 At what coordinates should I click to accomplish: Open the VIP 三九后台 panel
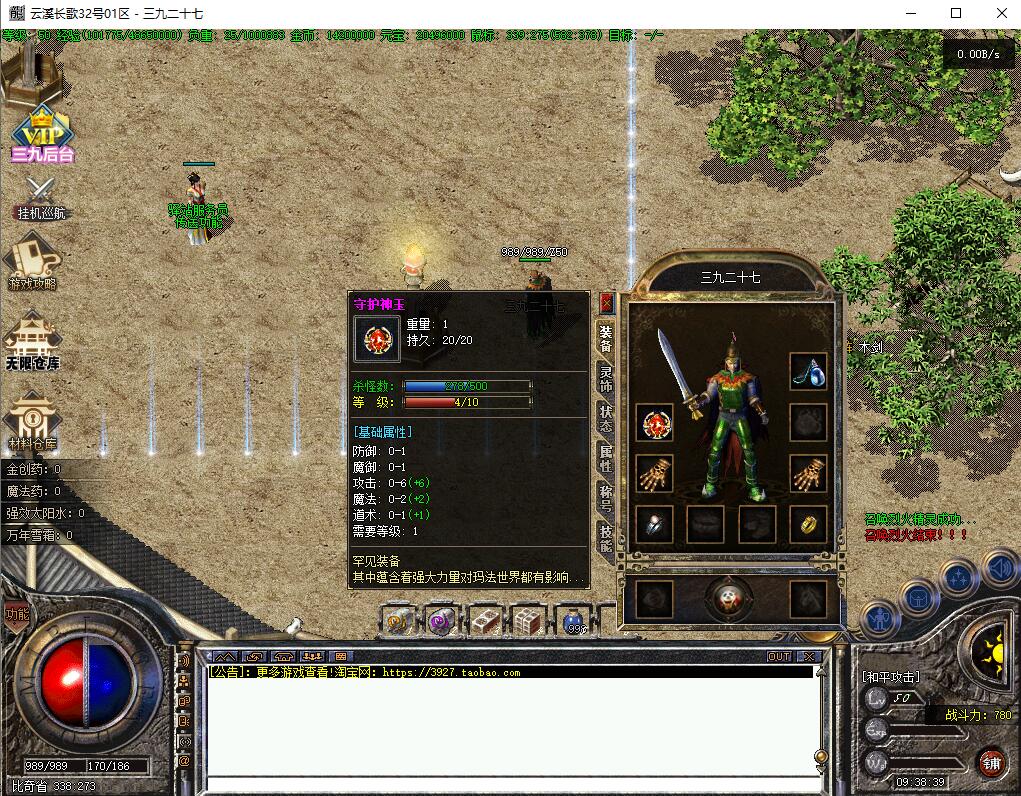pyautogui.click(x=43, y=134)
